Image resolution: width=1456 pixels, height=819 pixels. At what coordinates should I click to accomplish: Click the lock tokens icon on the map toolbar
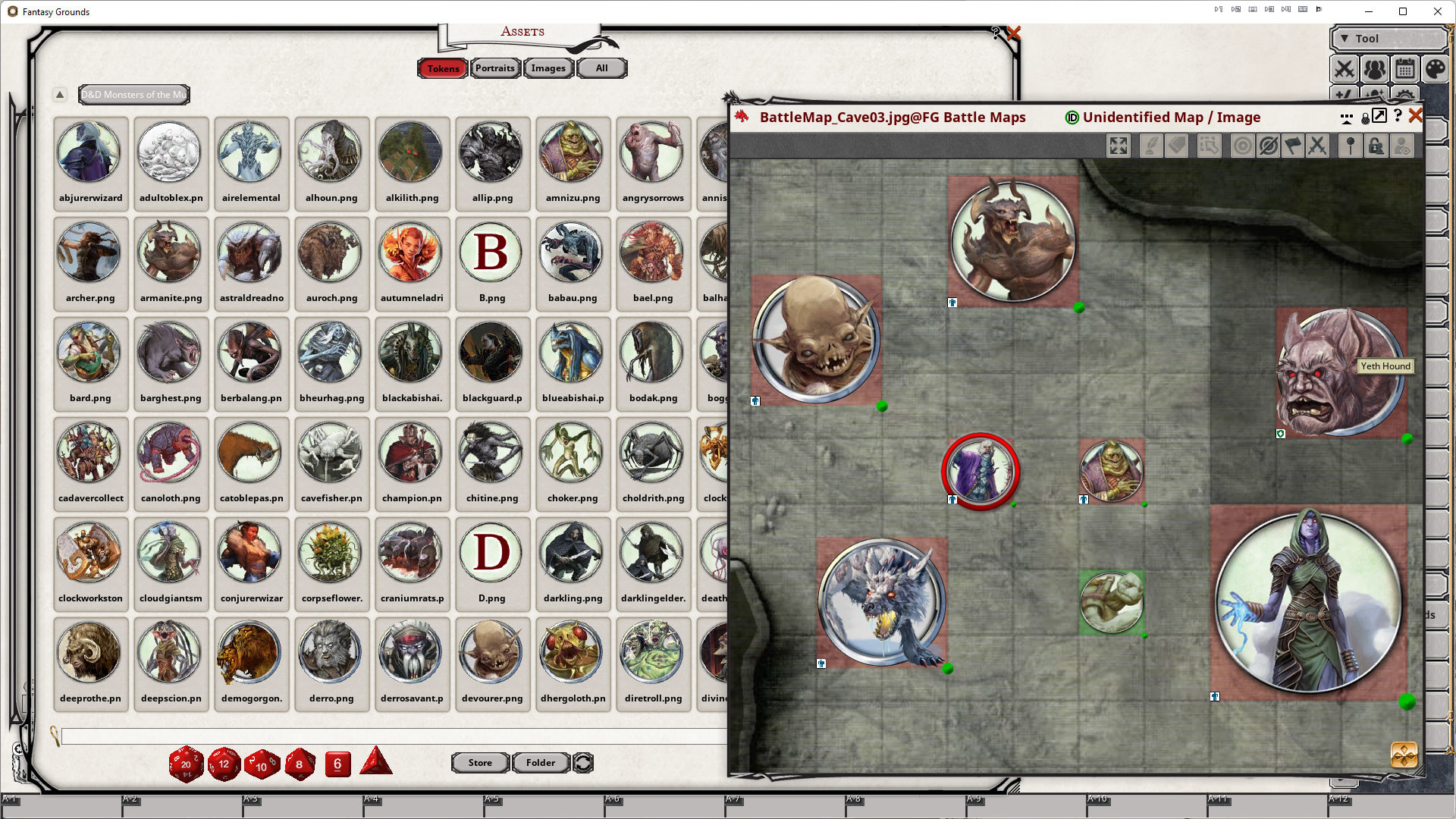(x=1376, y=146)
